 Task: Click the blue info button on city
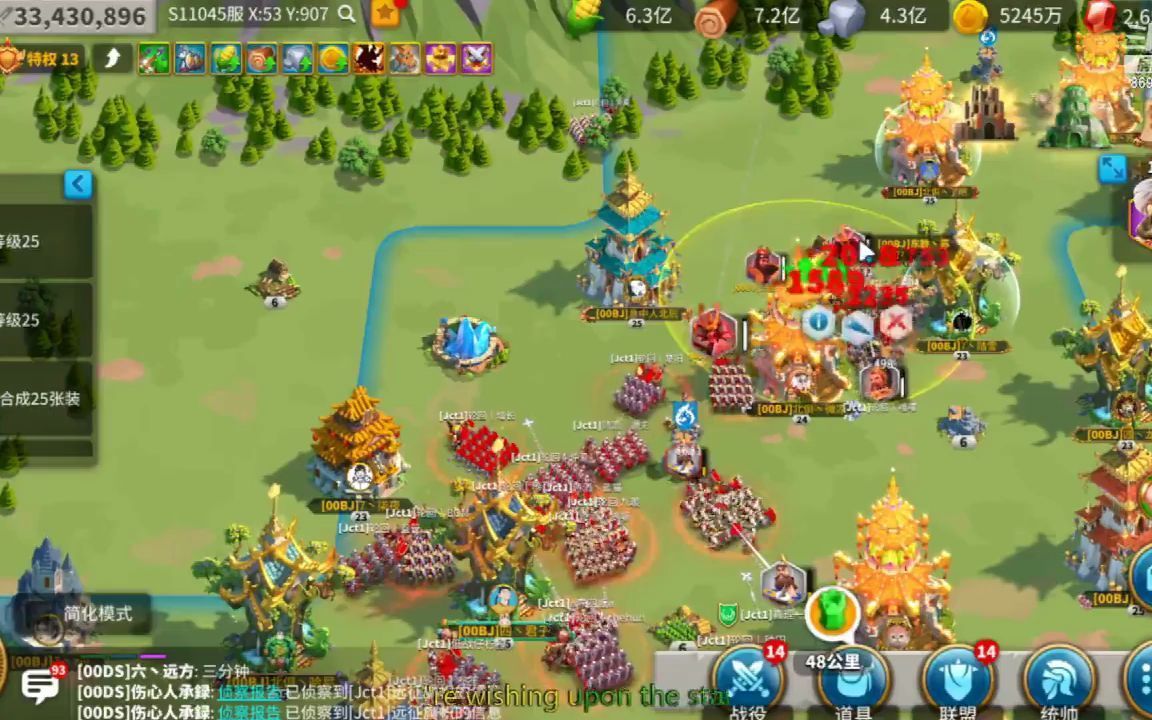819,322
